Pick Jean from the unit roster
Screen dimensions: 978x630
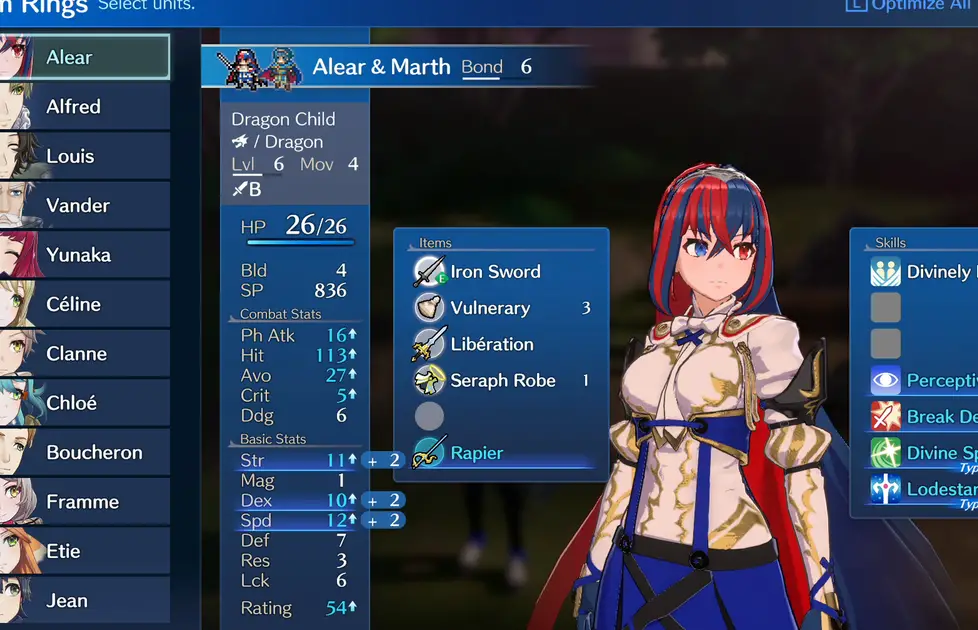[85, 600]
